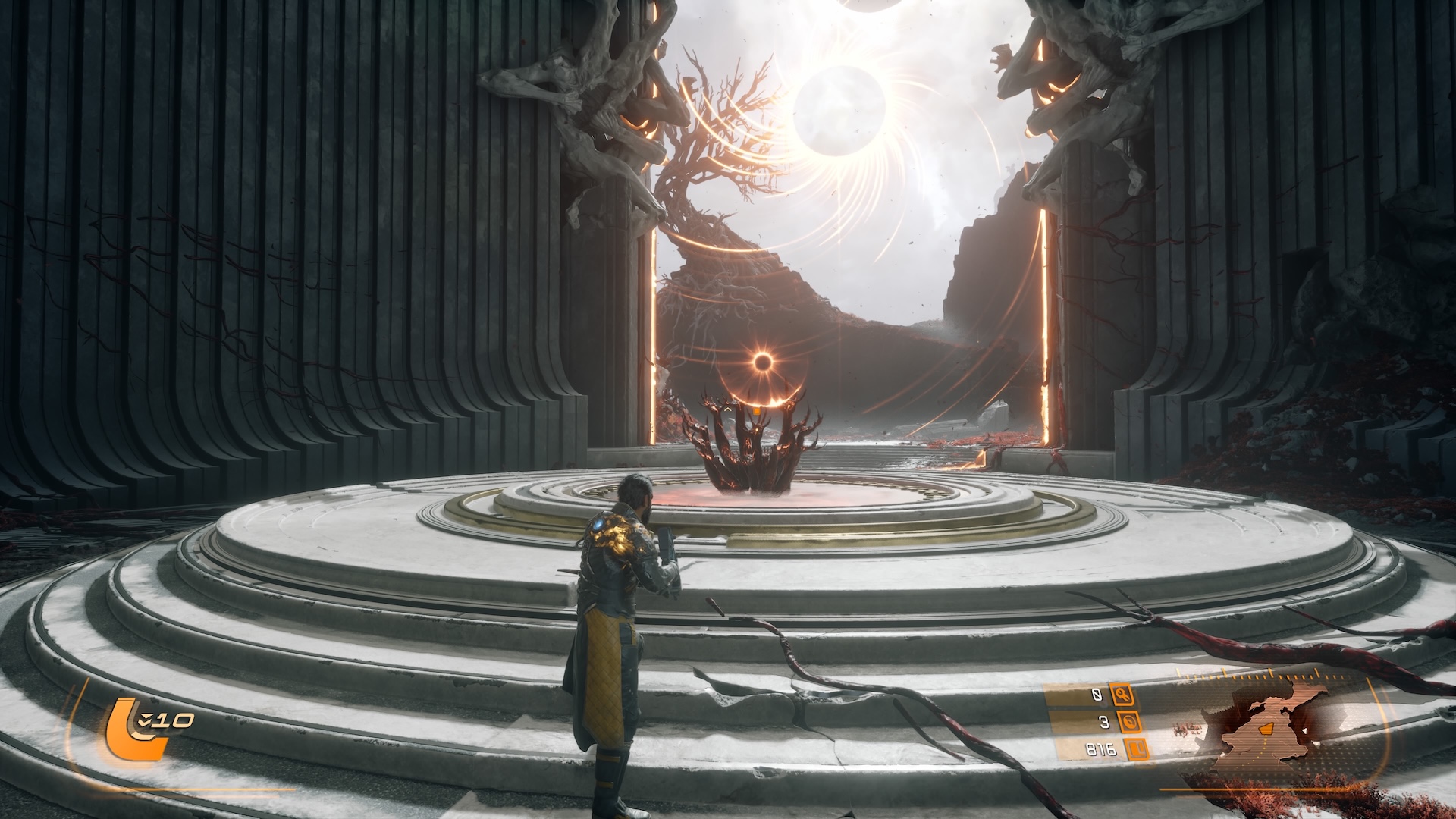Select the key resource icon

(x=1121, y=694)
